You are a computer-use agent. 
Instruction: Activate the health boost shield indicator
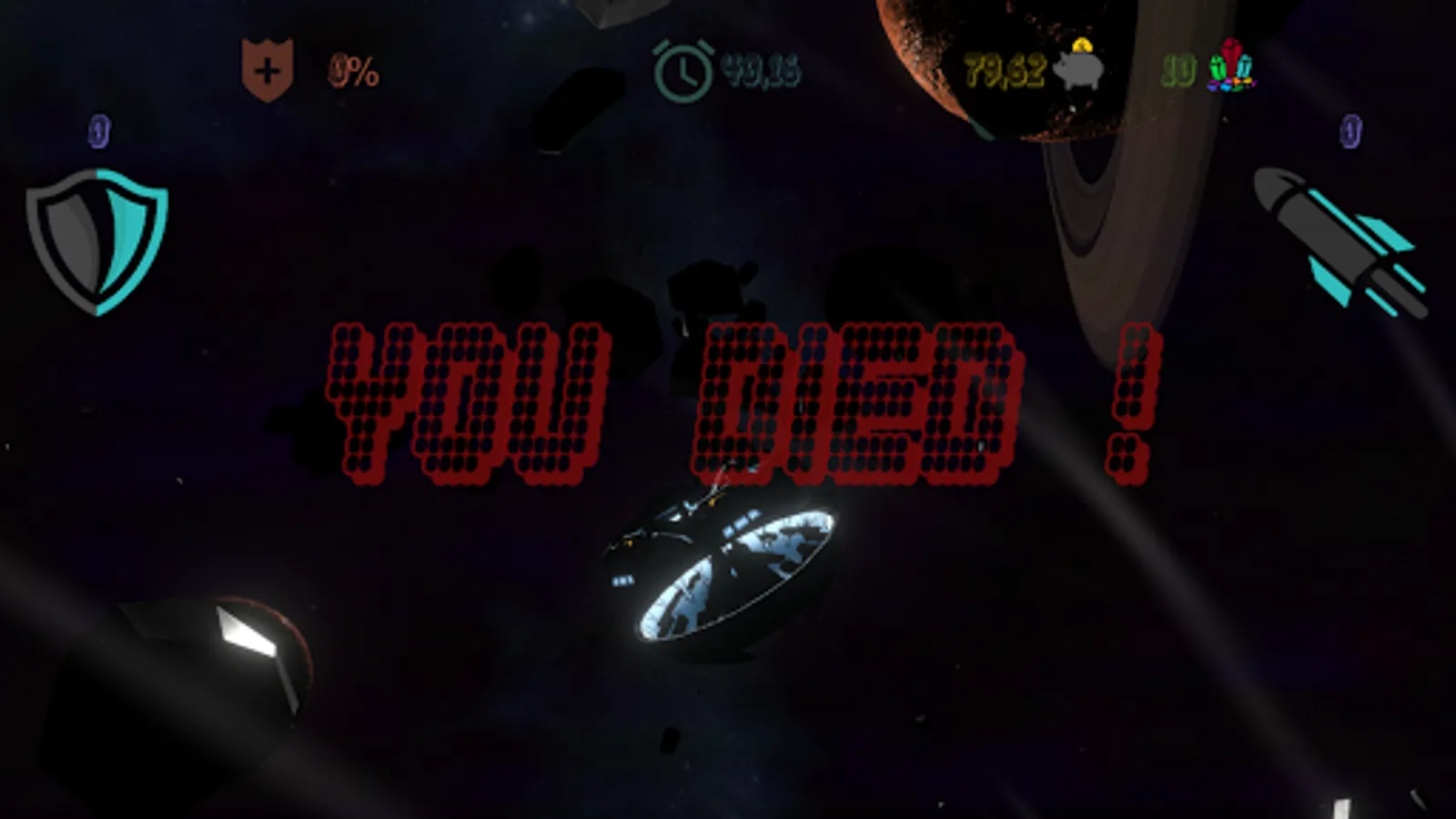coord(268,66)
